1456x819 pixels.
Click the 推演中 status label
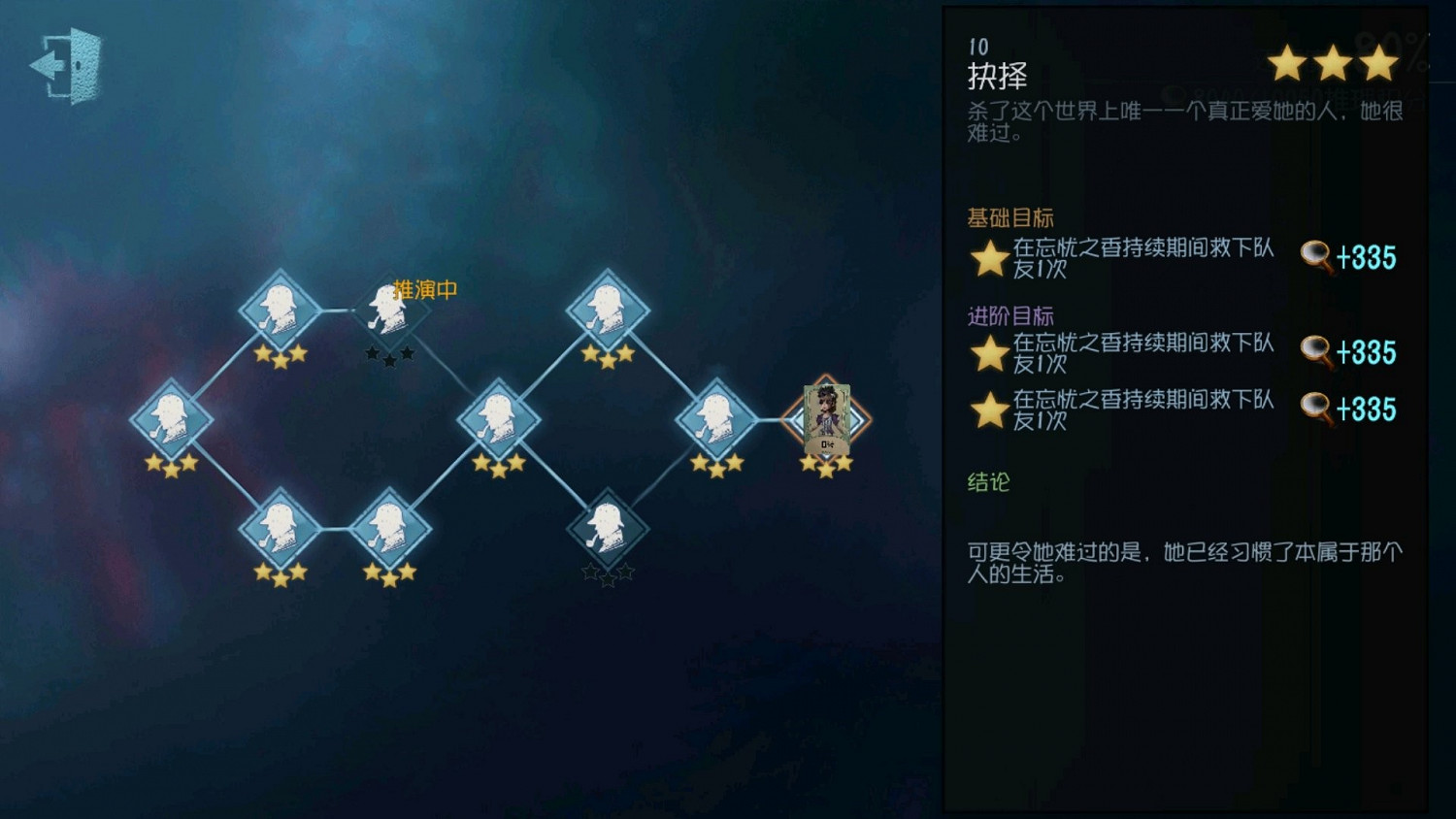[425, 288]
